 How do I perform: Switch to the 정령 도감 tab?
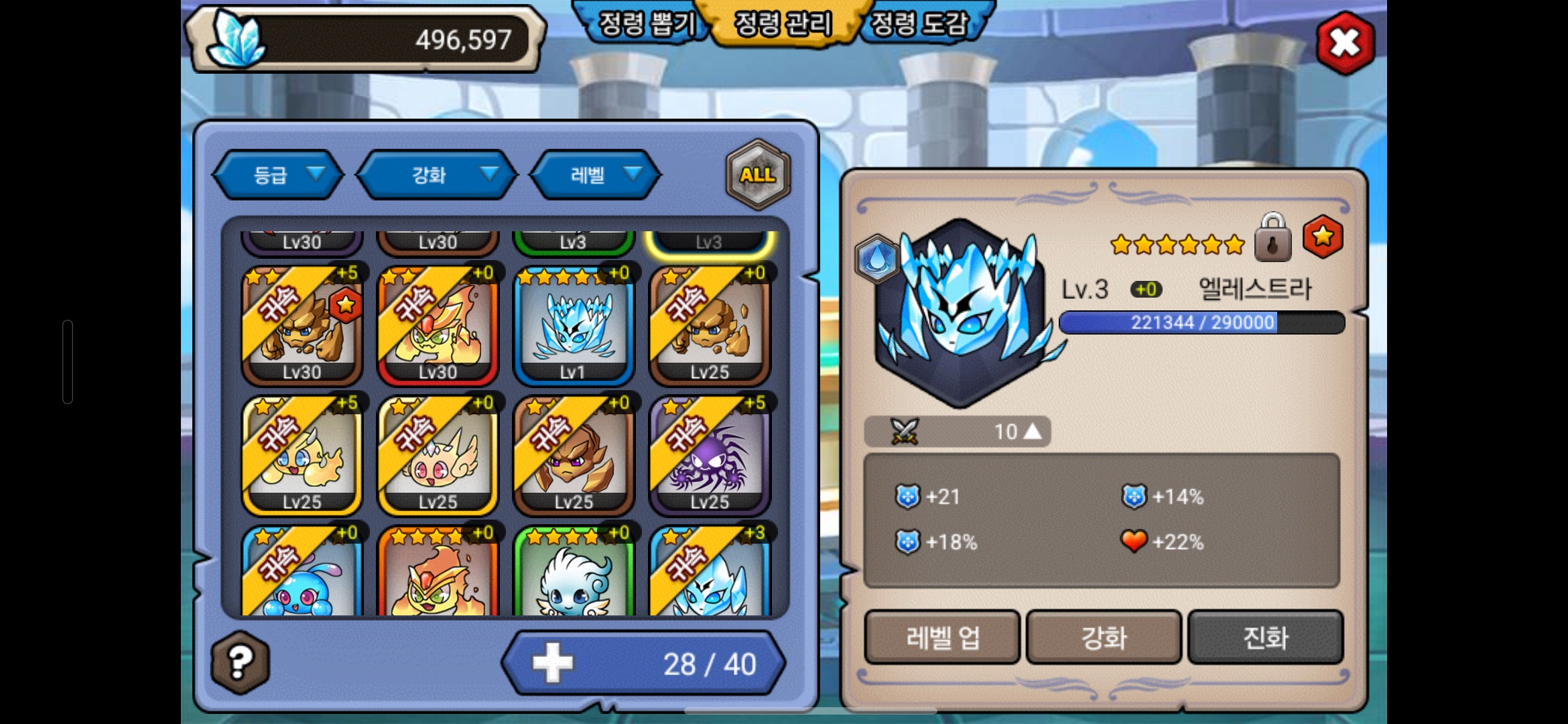(919, 24)
